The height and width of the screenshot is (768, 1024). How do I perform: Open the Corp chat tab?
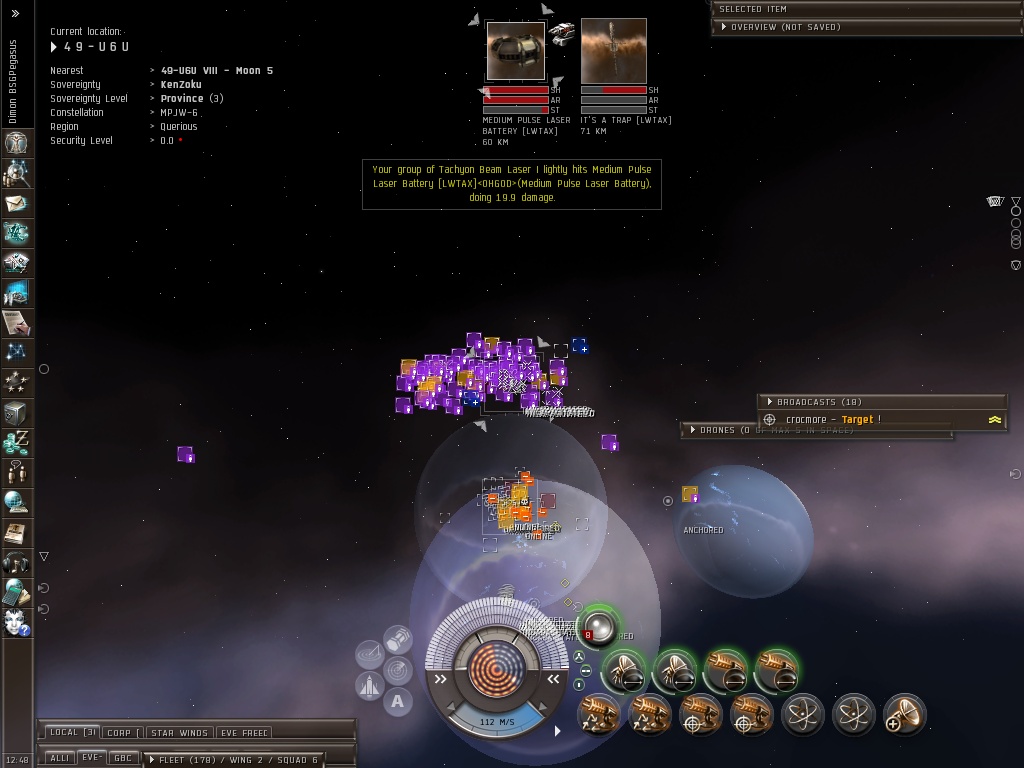(x=122, y=733)
